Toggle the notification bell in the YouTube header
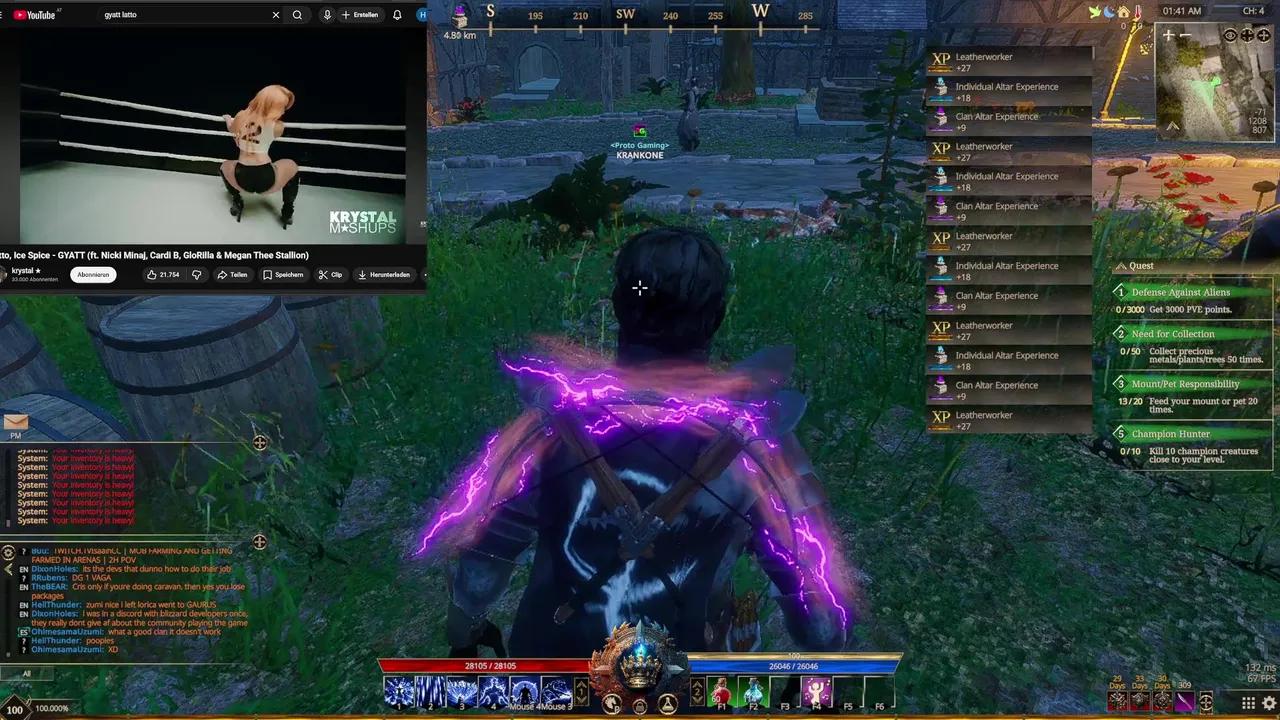 point(397,14)
